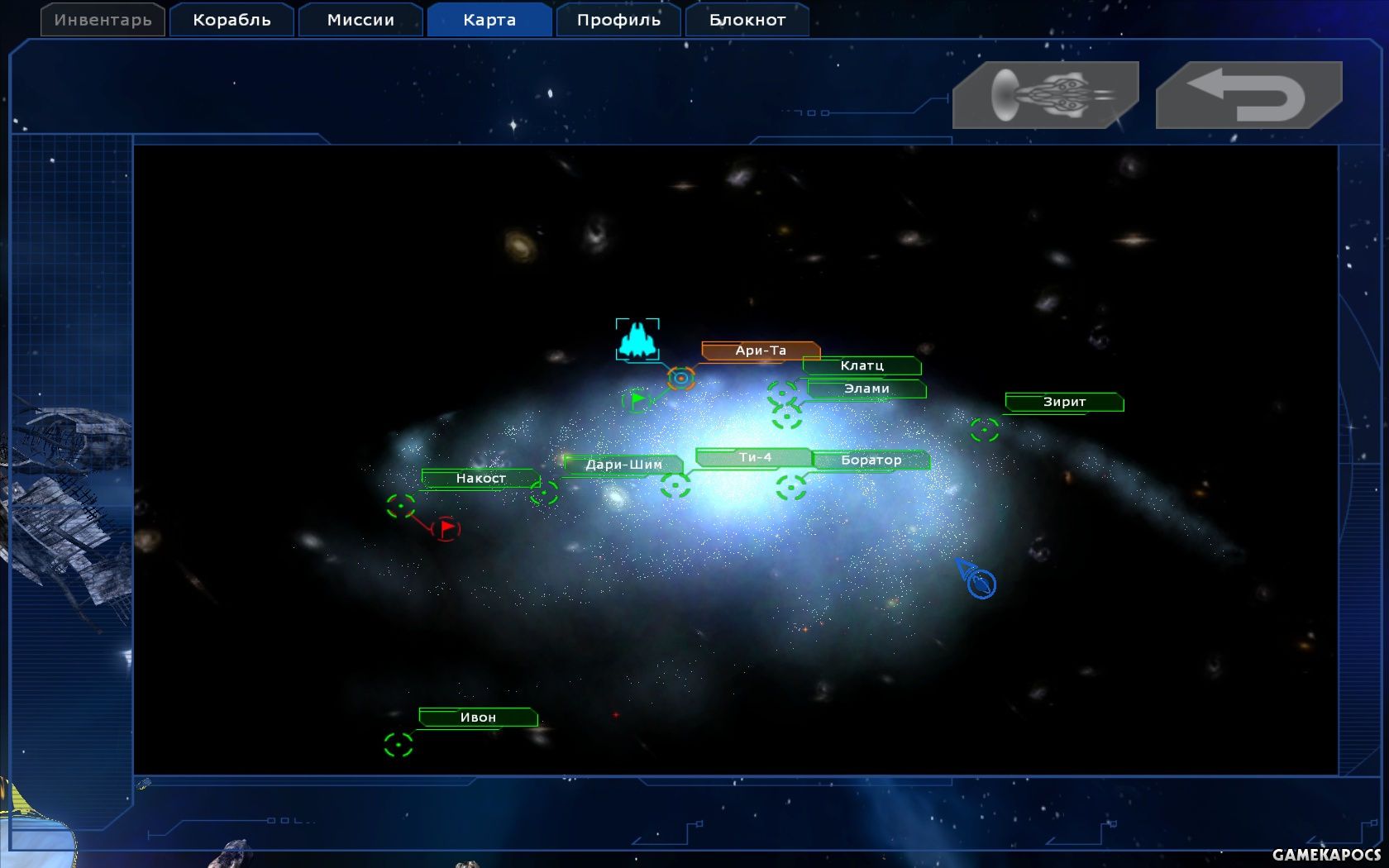
Task: Open the Инвентарь tab
Action: click(103, 20)
